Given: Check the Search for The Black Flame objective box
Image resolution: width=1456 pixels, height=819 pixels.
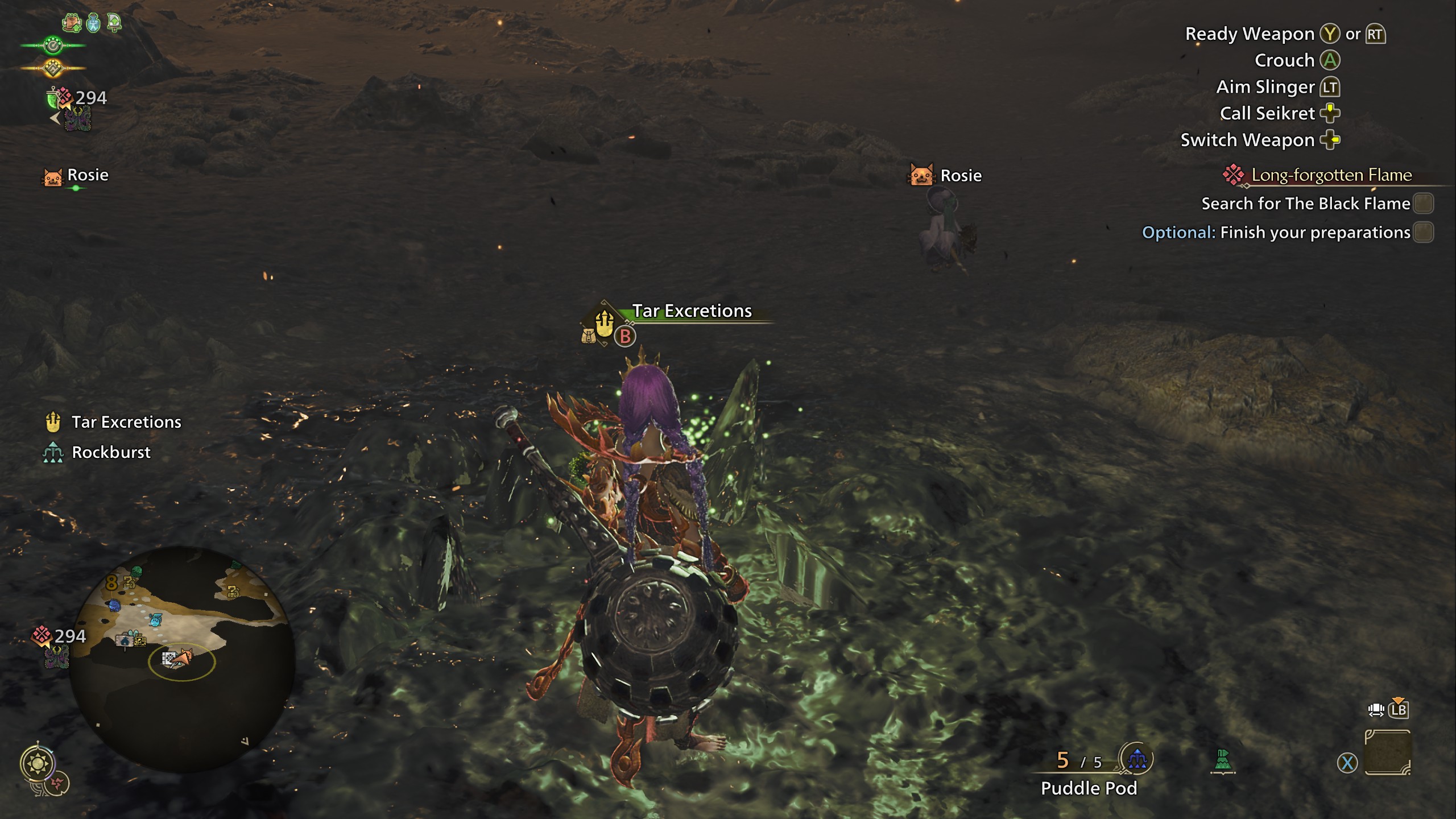Looking at the screenshot, I should (x=1423, y=204).
